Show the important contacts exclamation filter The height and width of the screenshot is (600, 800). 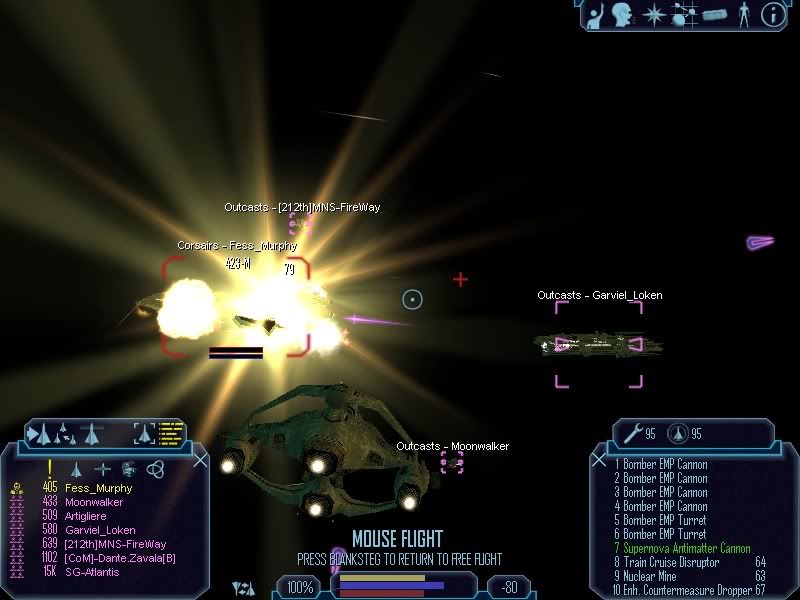tap(50, 468)
